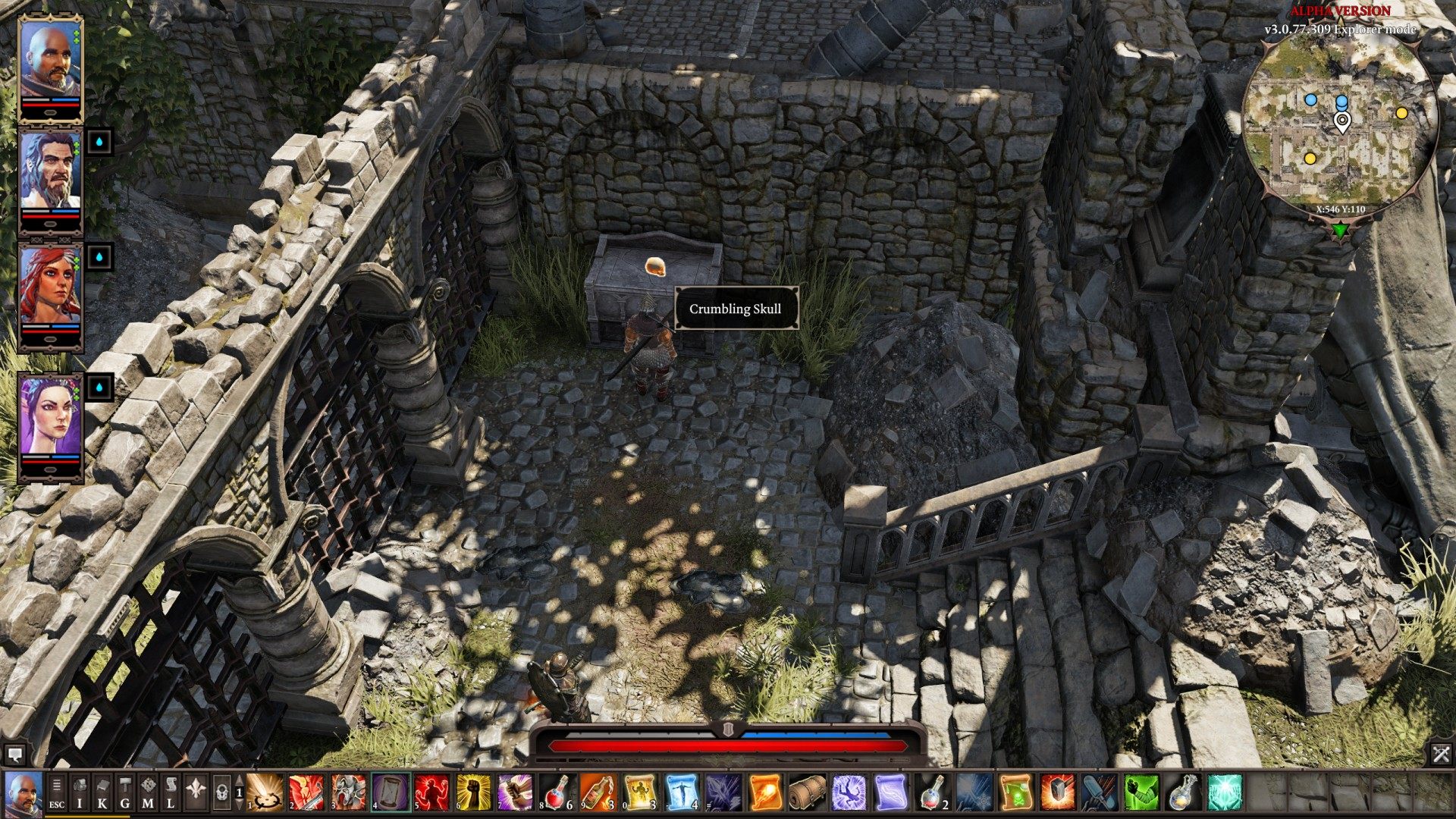Open the inventory with the I button
This screenshot has height=819, width=1456.
pyautogui.click(x=80, y=792)
